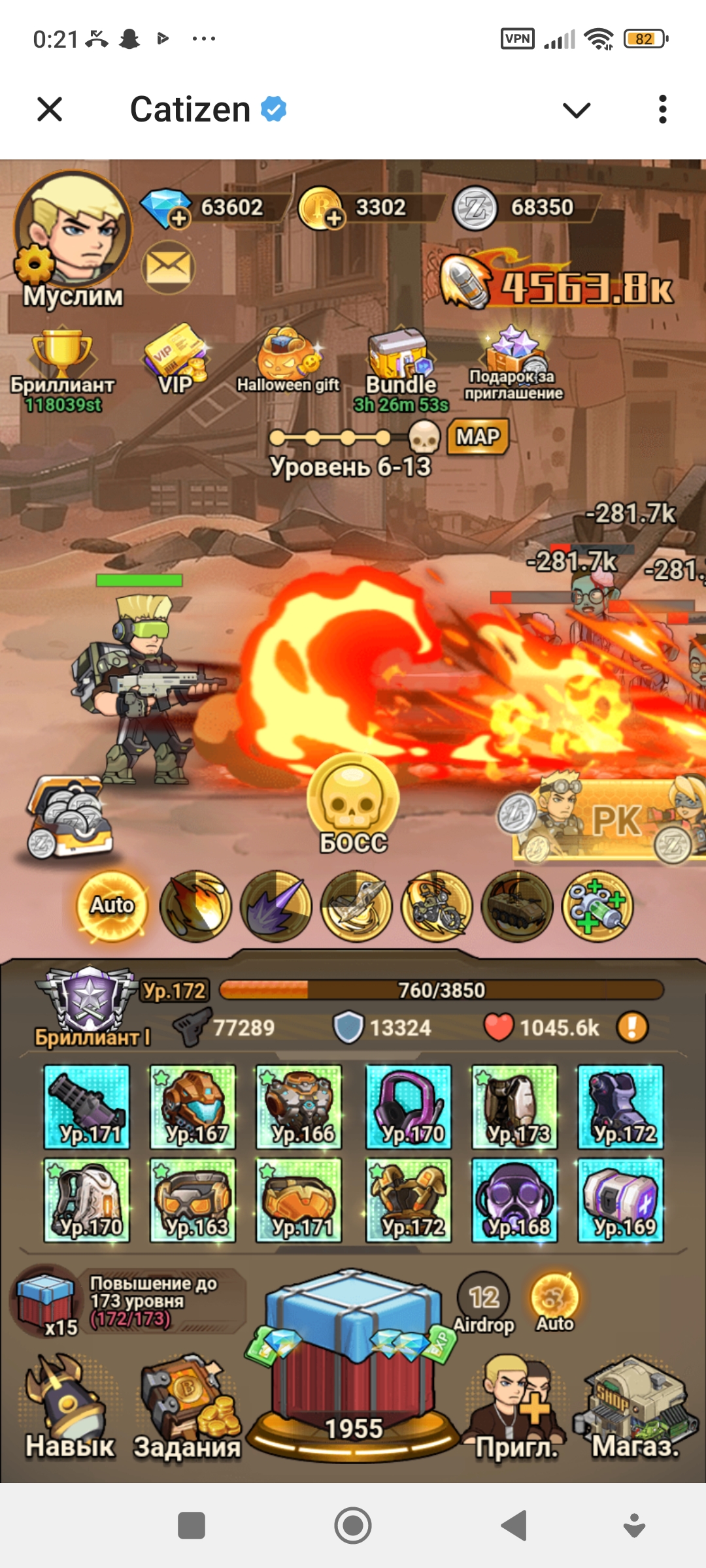Open the Навык skills menu
Viewport: 706px width, 1568px height.
68,1411
